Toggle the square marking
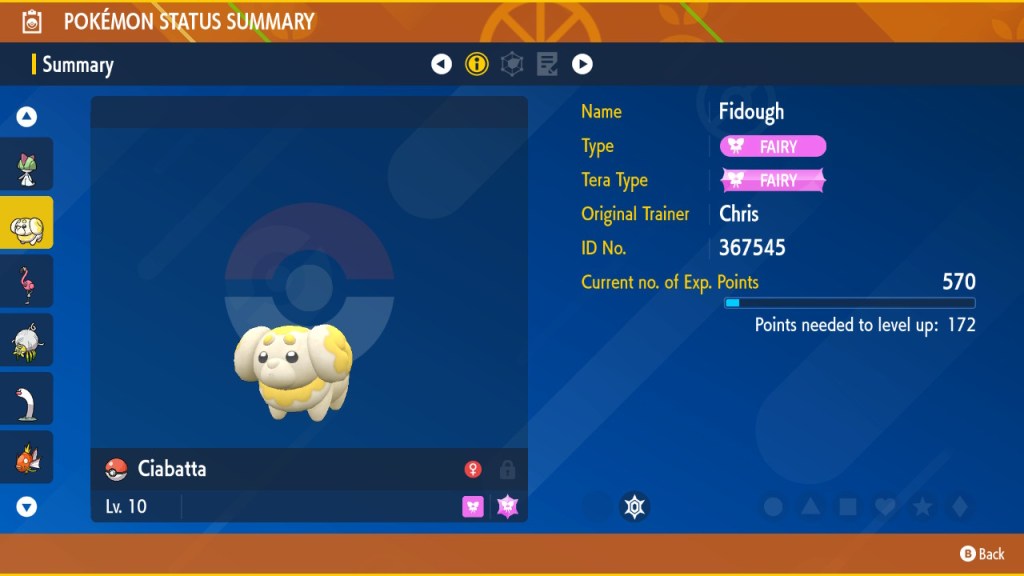 848,507
